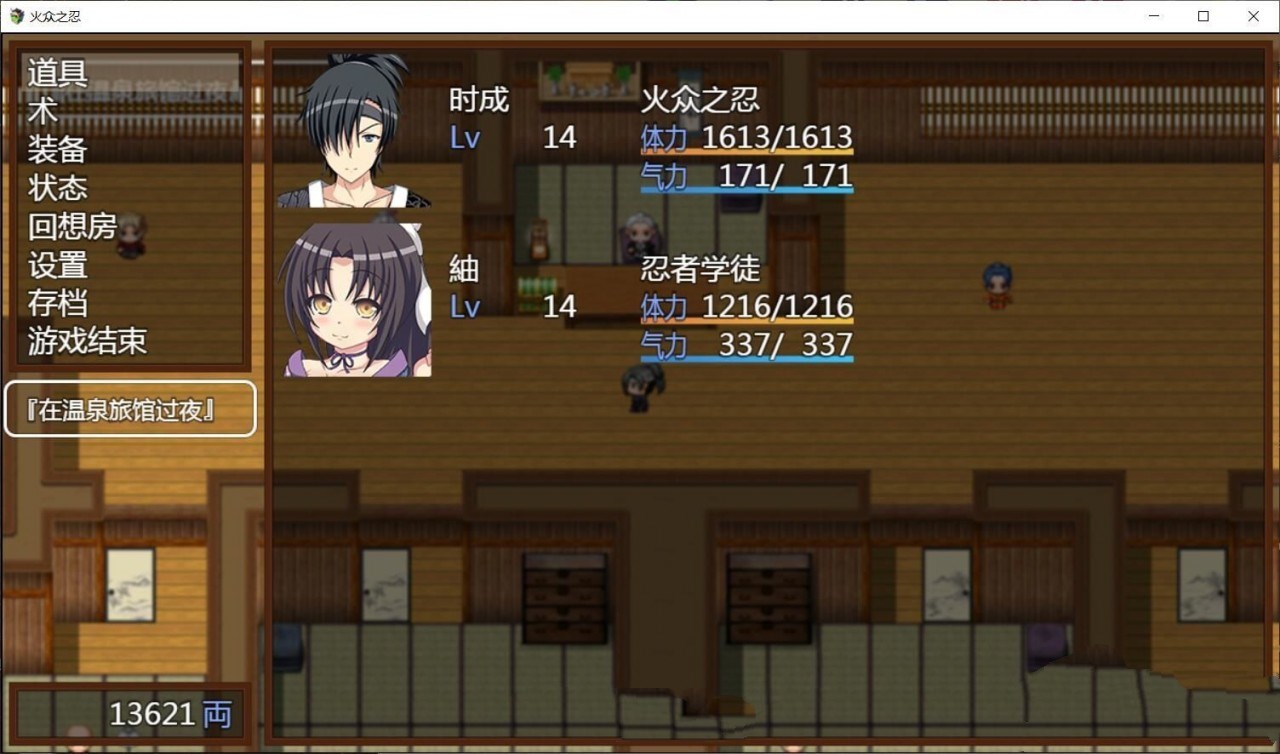The height and width of the screenshot is (754, 1280).
Task: Open the 装备 equipment screen
Action: pyautogui.click(x=55, y=149)
